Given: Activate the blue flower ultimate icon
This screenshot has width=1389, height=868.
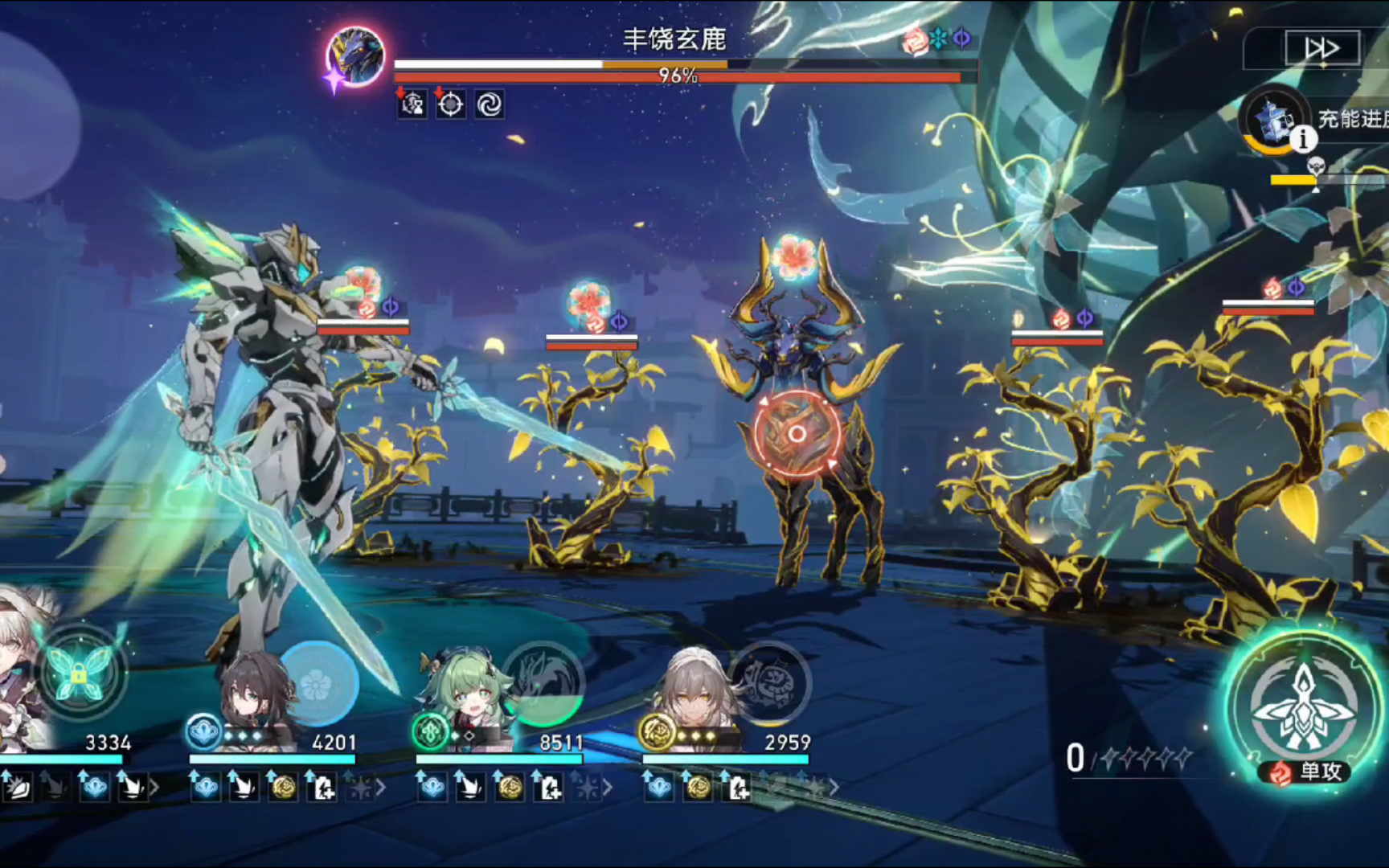Looking at the screenshot, I should click(317, 684).
